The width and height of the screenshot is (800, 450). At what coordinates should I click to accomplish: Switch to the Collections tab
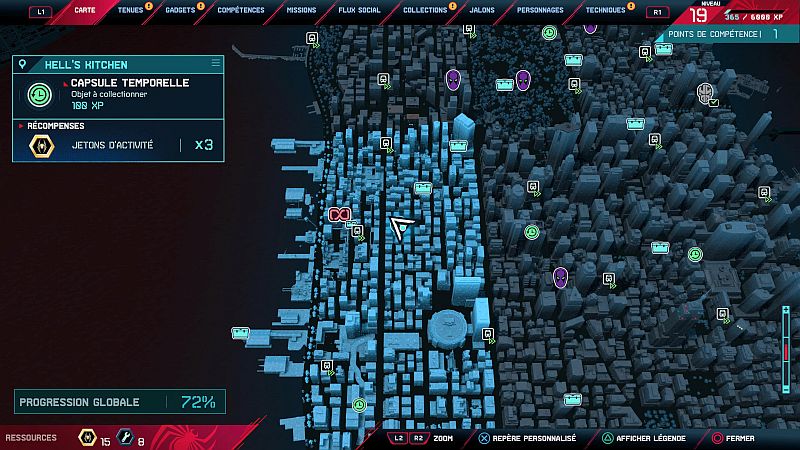coord(425,10)
